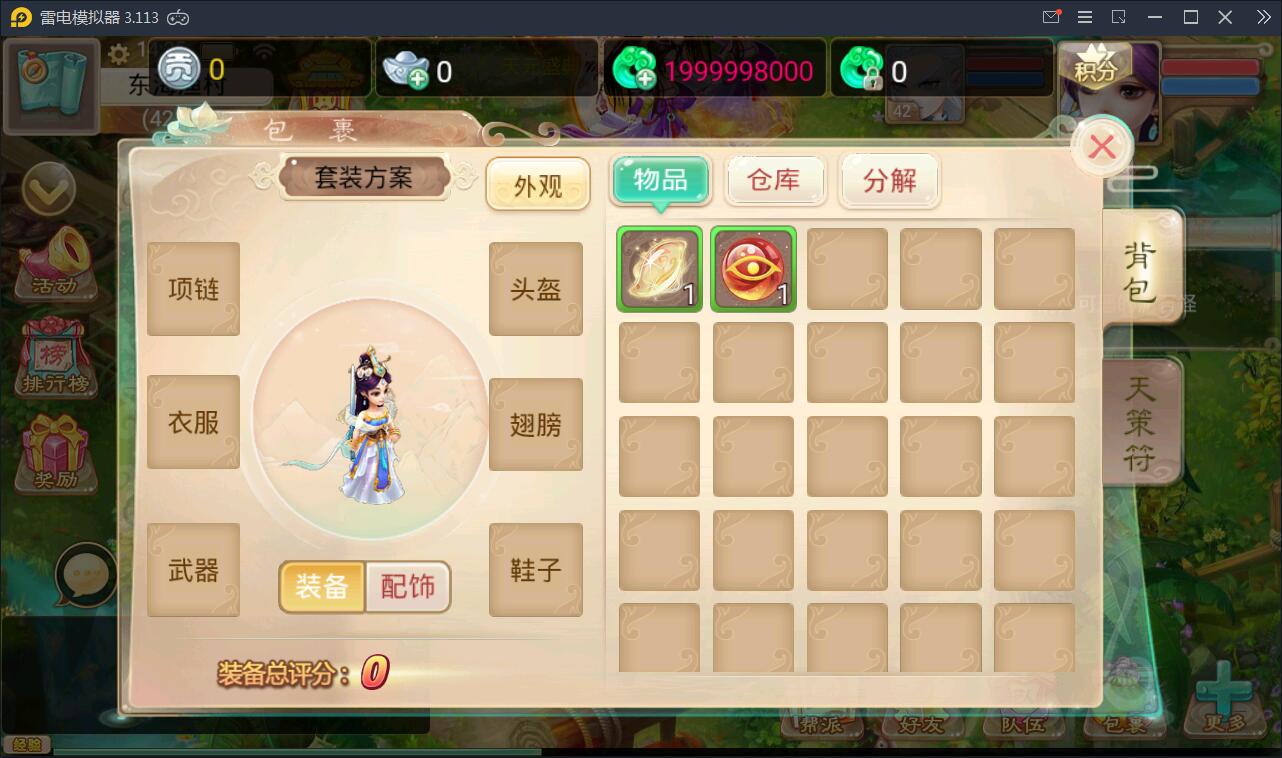Open the 套装方案 outfit scheme button
1282x758 pixels.
click(x=364, y=177)
